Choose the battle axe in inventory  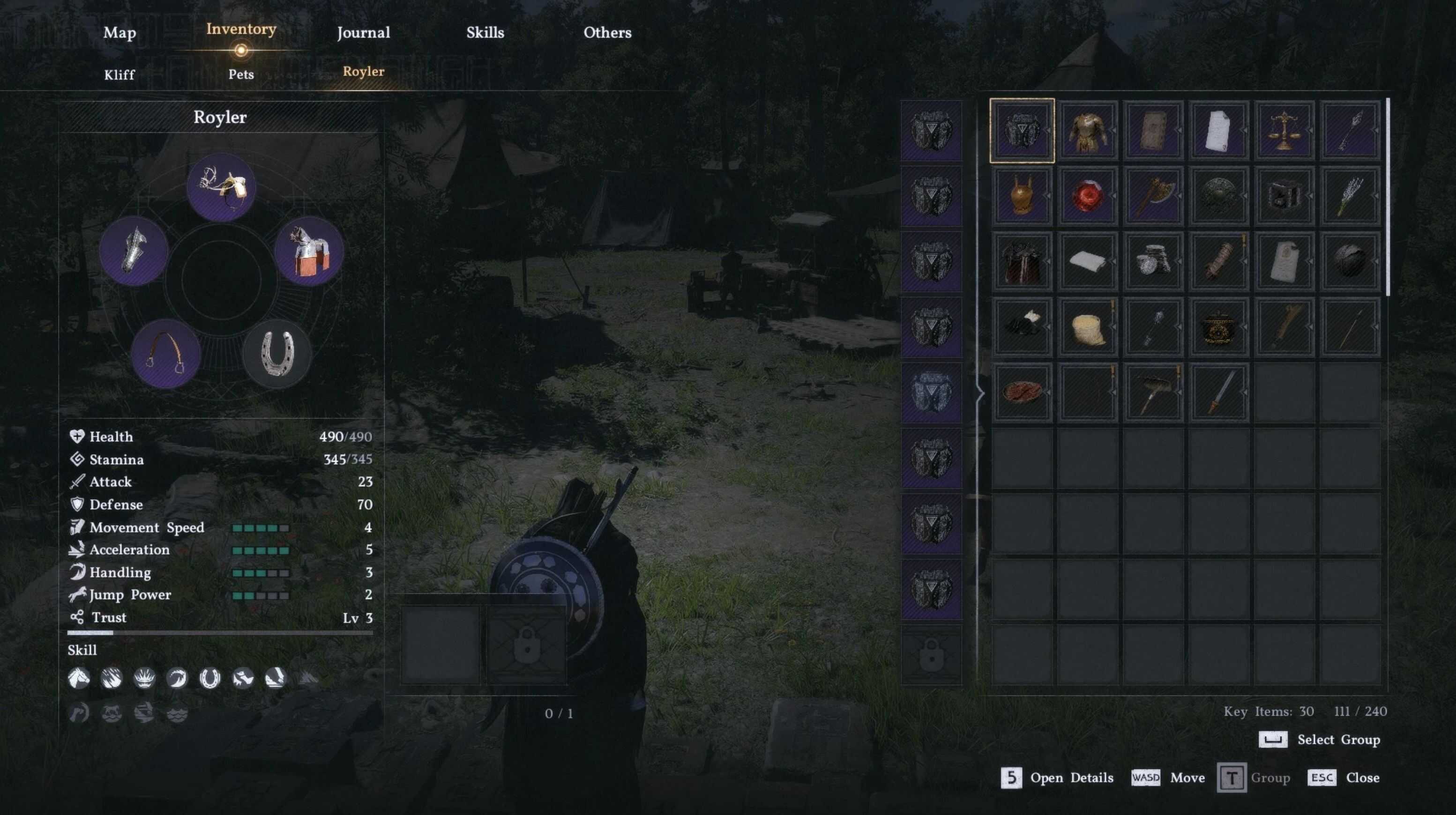click(x=1153, y=196)
